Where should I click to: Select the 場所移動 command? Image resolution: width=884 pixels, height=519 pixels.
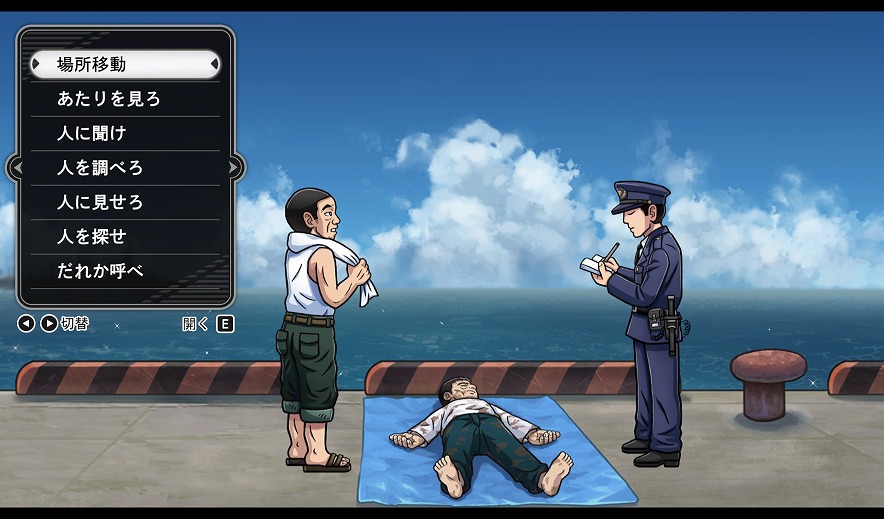[x=125, y=65]
